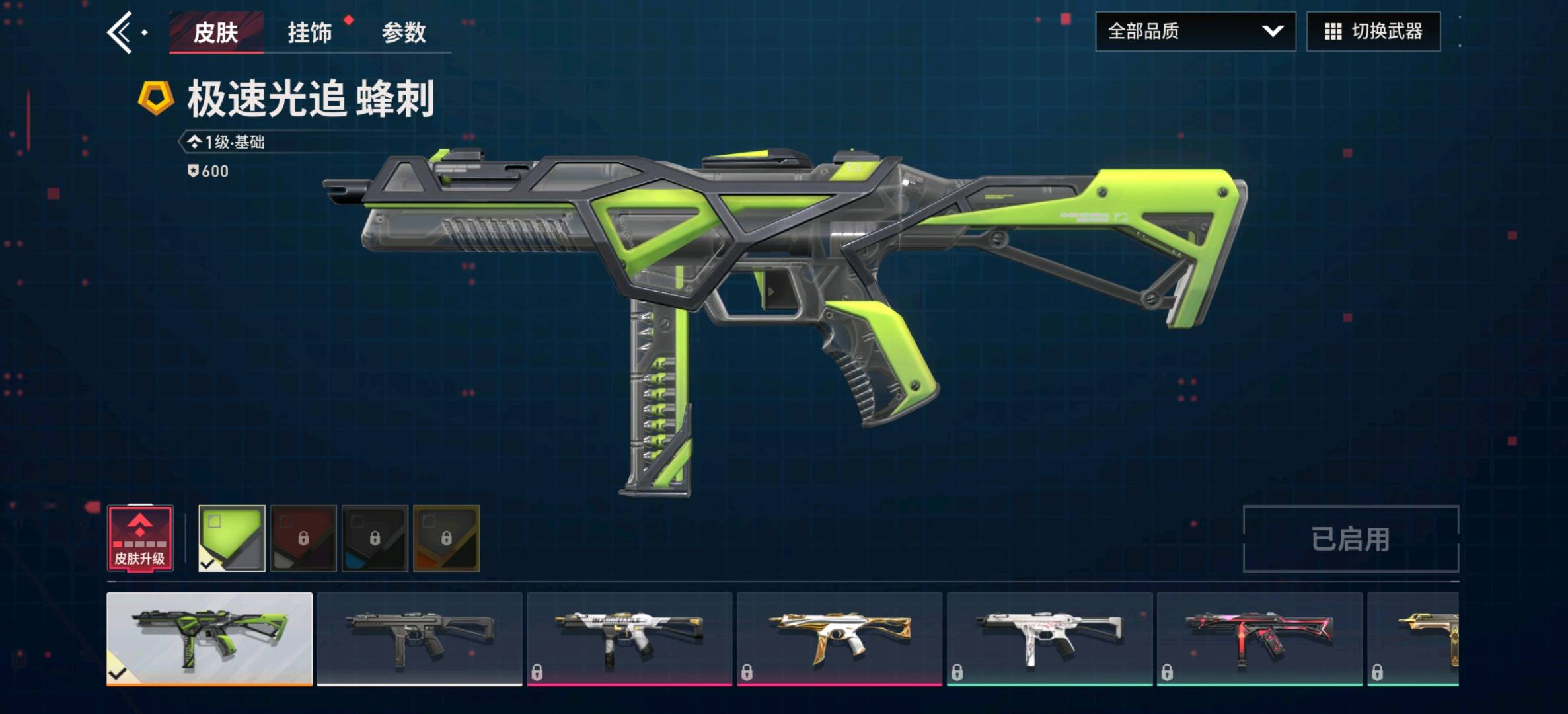Choose the locked red color variant
Image resolution: width=1568 pixels, height=714 pixels.
tap(303, 538)
